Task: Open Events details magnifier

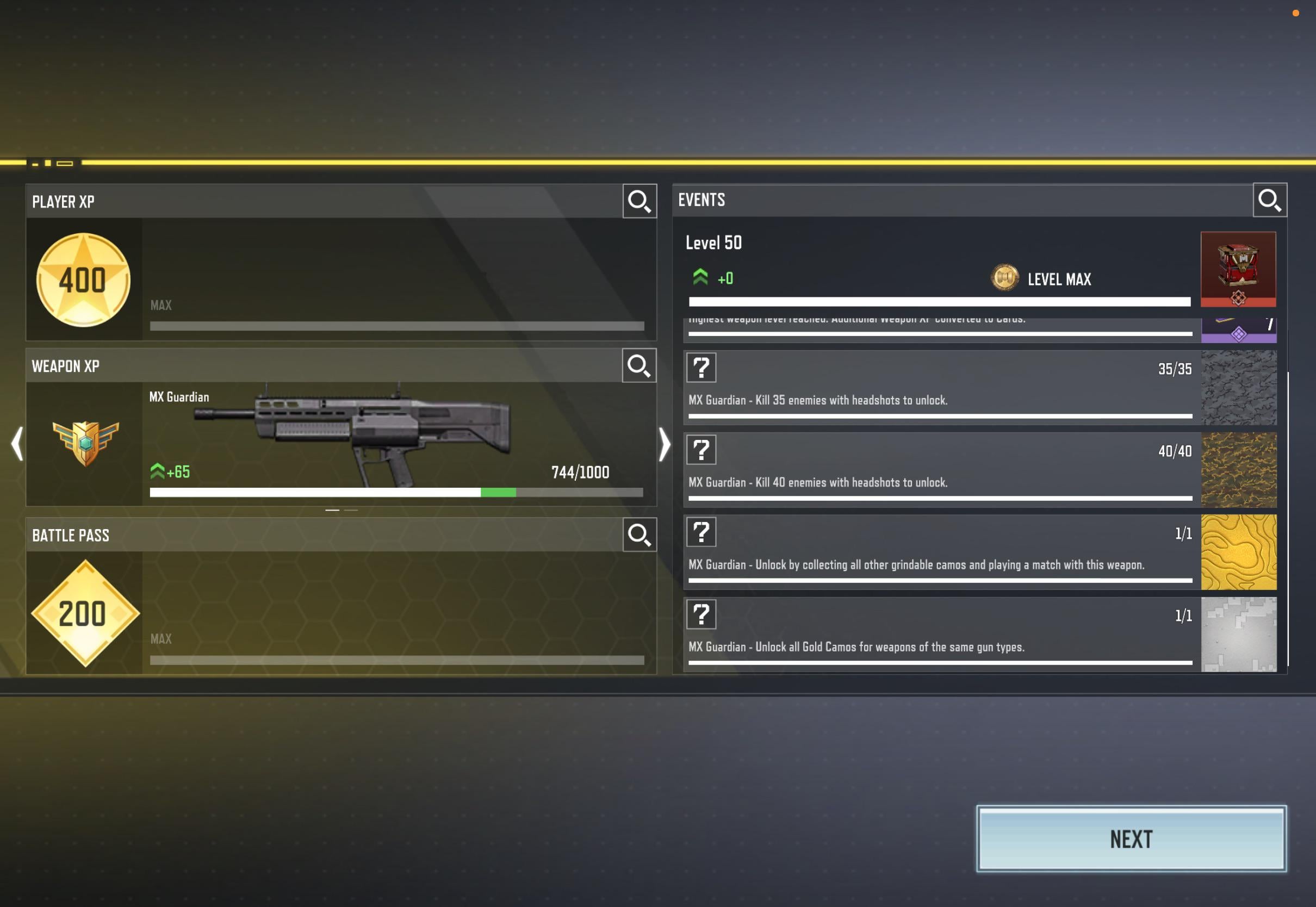Action: coord(1269,200)
